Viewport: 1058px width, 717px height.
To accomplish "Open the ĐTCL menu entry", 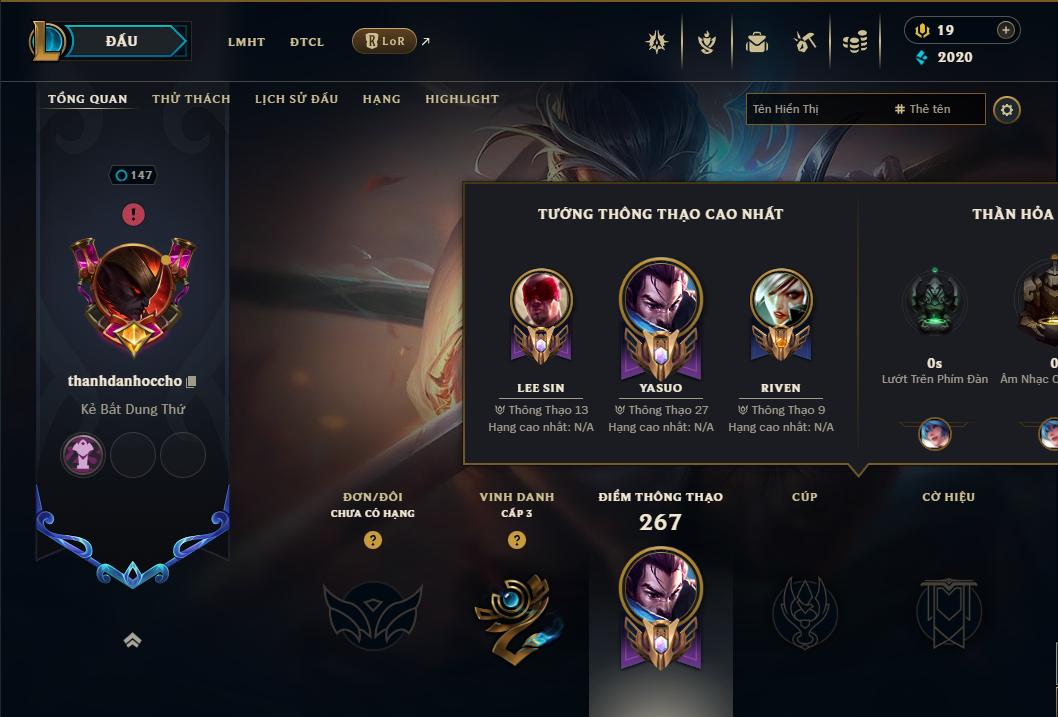I will (x=307, y=42).
